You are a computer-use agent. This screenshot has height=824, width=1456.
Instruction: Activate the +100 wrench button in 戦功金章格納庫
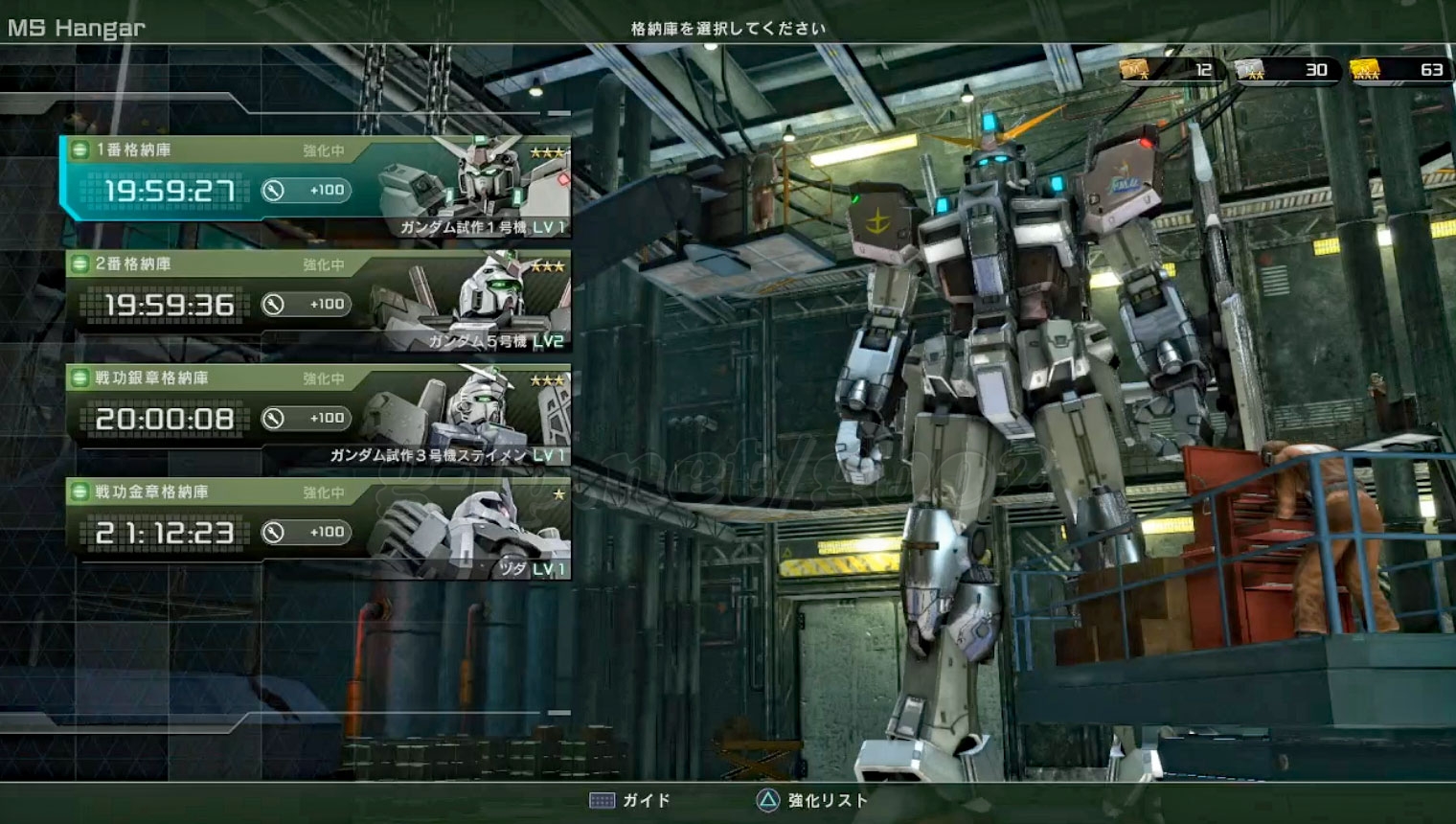click(x=306, y=533)
